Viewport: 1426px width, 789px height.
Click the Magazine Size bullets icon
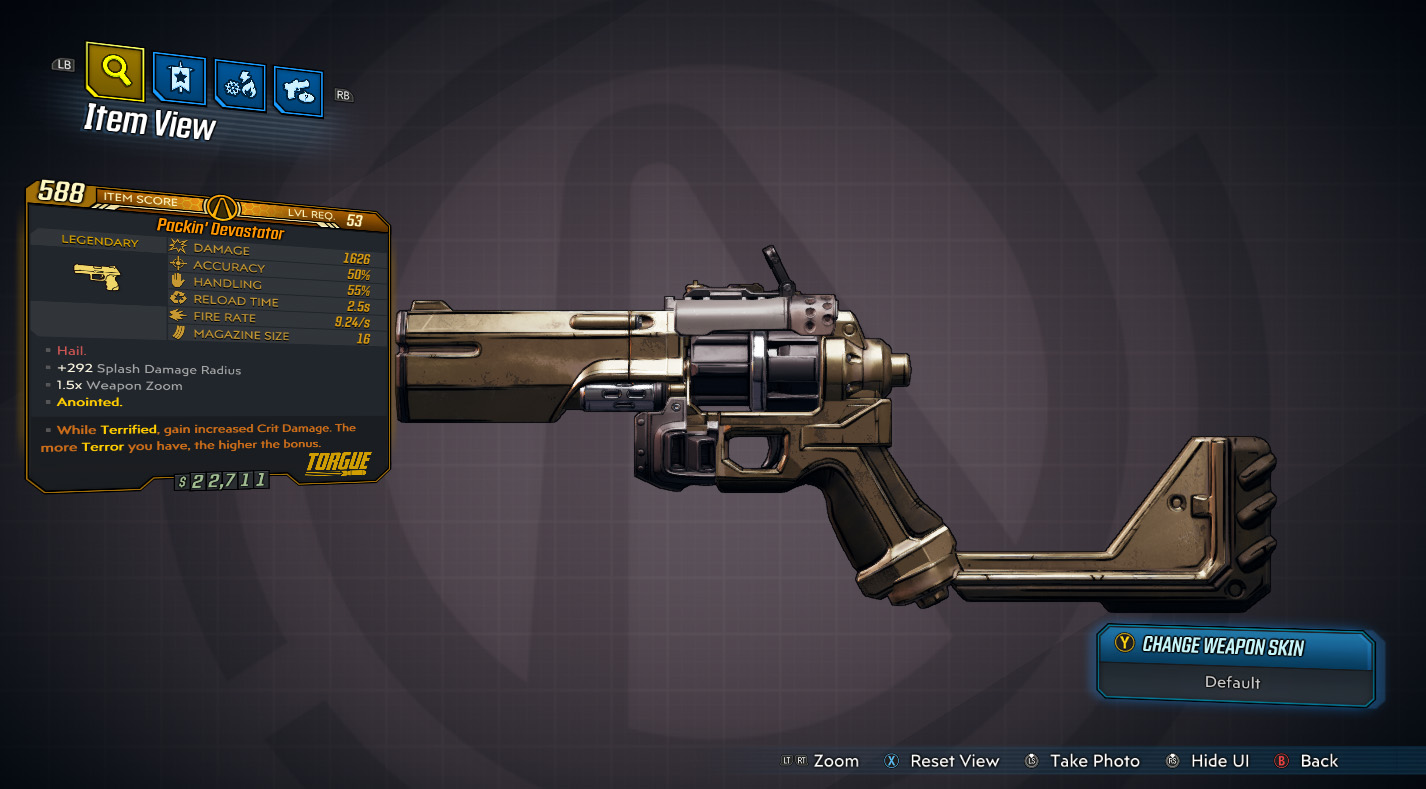[x=177, y=333]
